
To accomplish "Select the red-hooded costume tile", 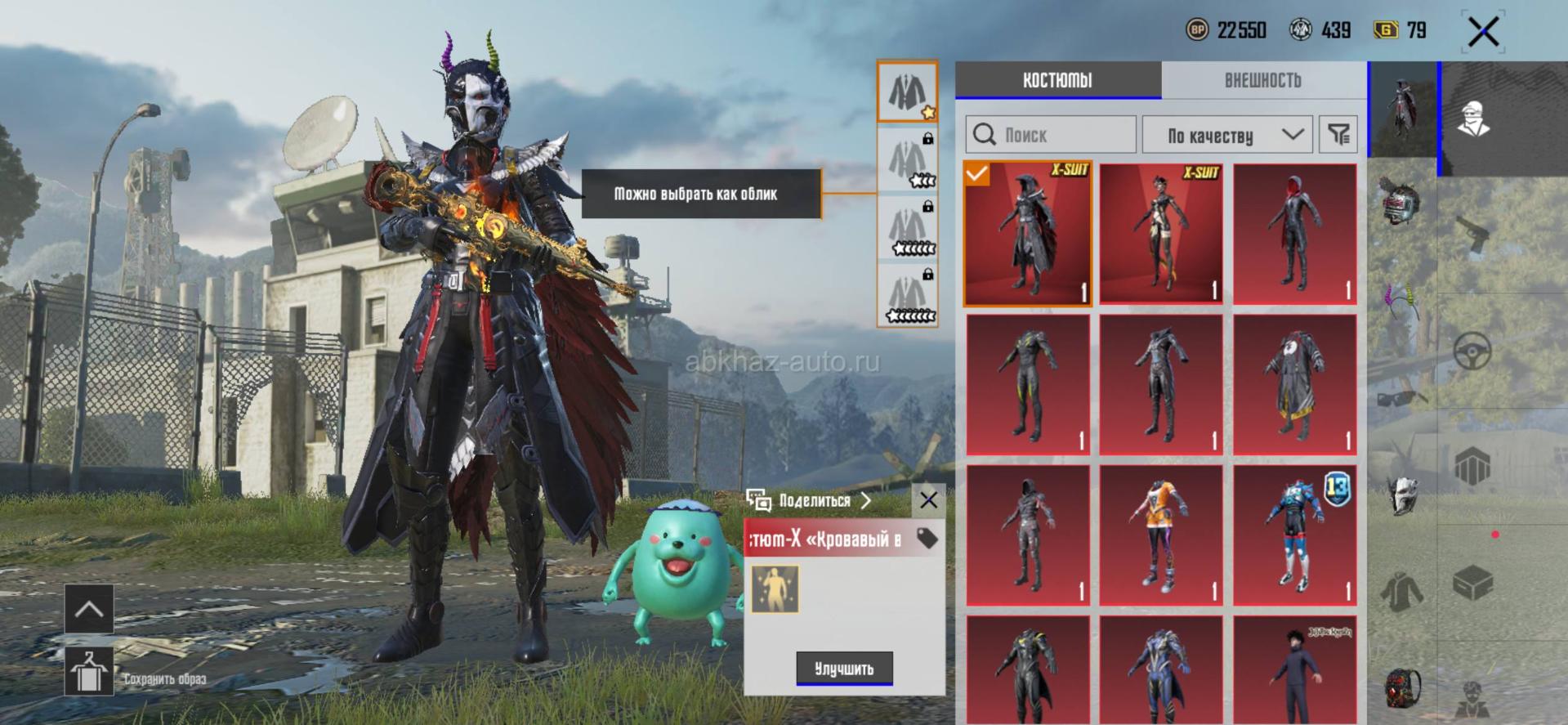I will tap(1294, 234).
